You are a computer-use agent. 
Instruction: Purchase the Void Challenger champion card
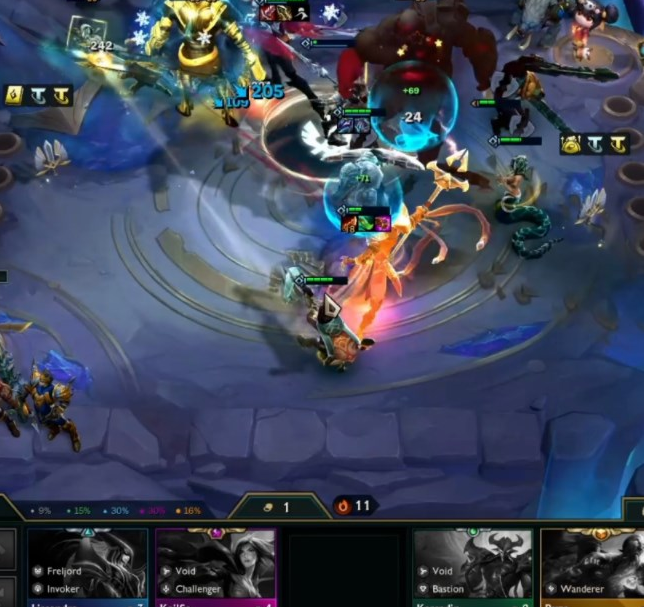point(216,567)
